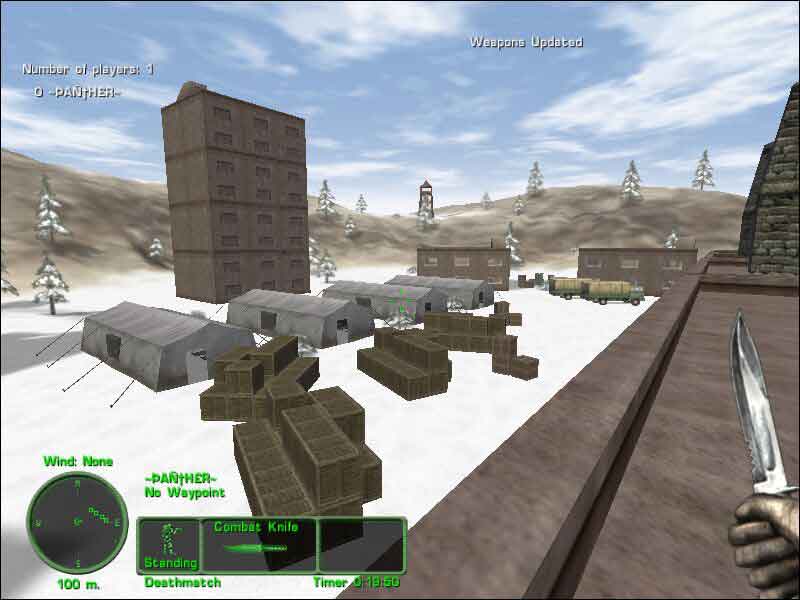This screenshot has width=800, height=600.
Task: Click the Standing stance soldier icon
Action: [x=169, y=539]
